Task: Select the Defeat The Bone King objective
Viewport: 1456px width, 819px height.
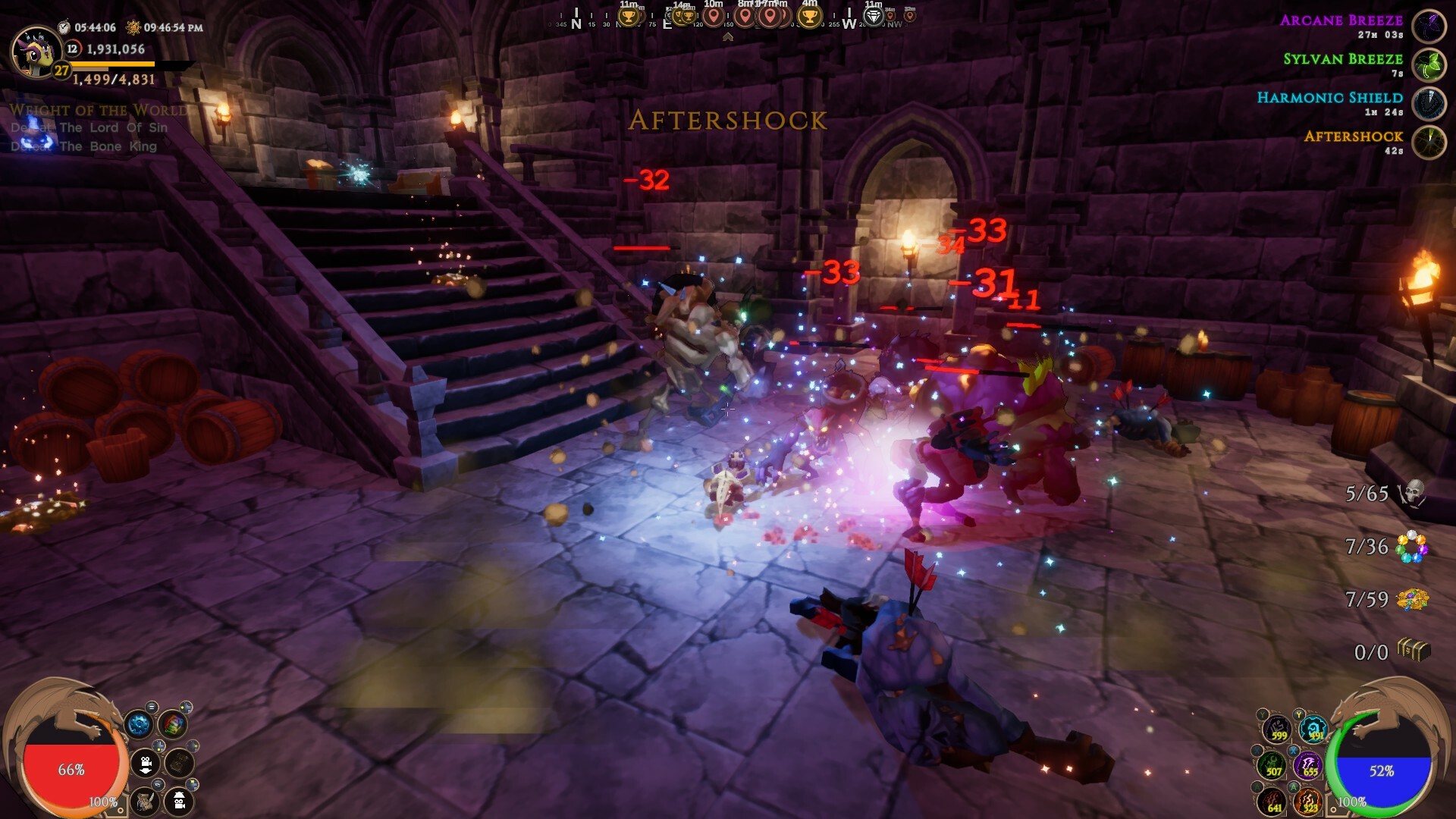Action: click(83, 146)
